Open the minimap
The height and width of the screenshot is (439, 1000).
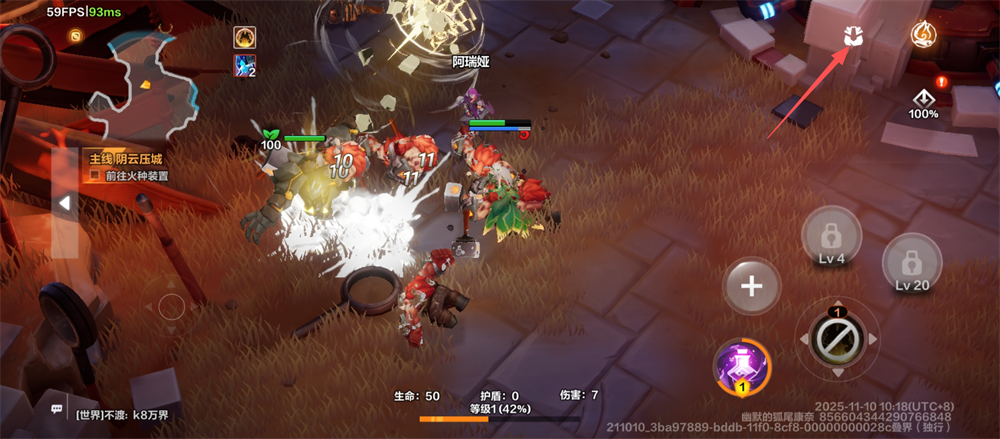[140, 84]
